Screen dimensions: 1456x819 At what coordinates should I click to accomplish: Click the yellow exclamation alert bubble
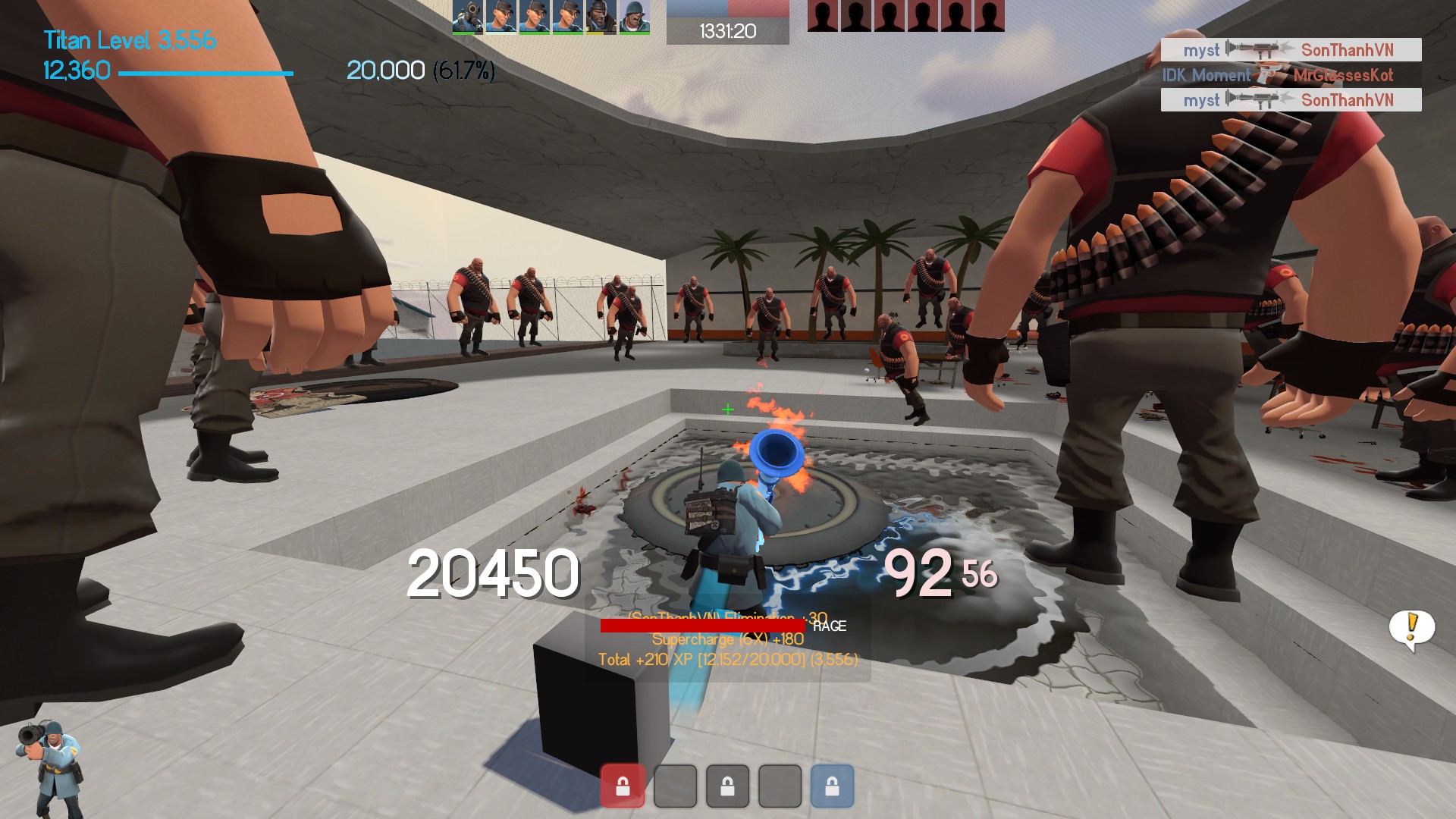[x=1411, y=629]
